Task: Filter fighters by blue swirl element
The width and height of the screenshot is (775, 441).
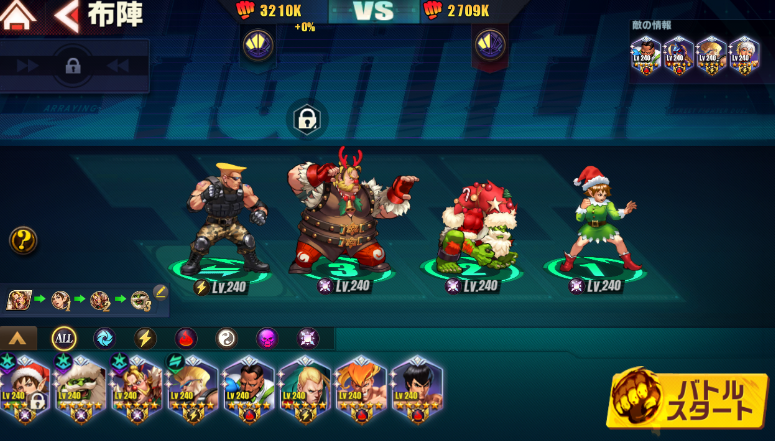Action: [x=103, y=338]
